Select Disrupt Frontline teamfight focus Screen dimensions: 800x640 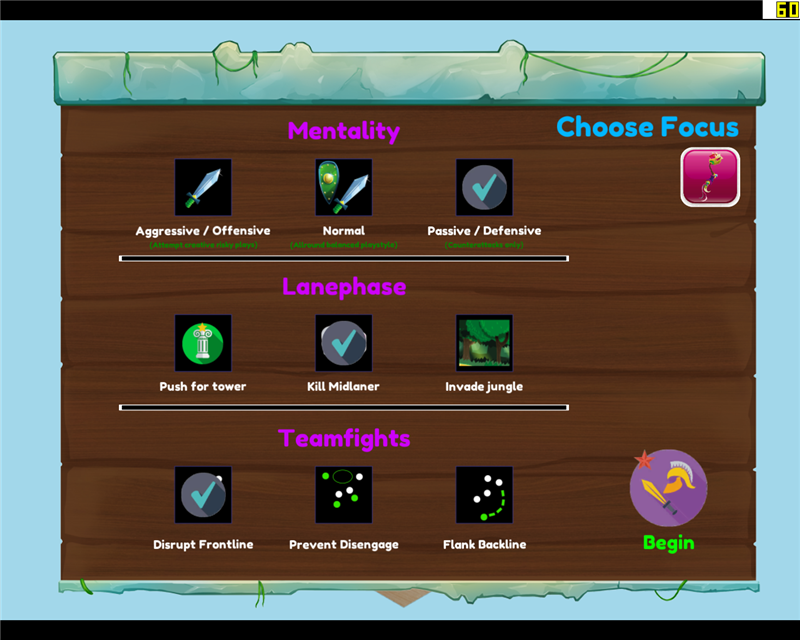[203, 494]
